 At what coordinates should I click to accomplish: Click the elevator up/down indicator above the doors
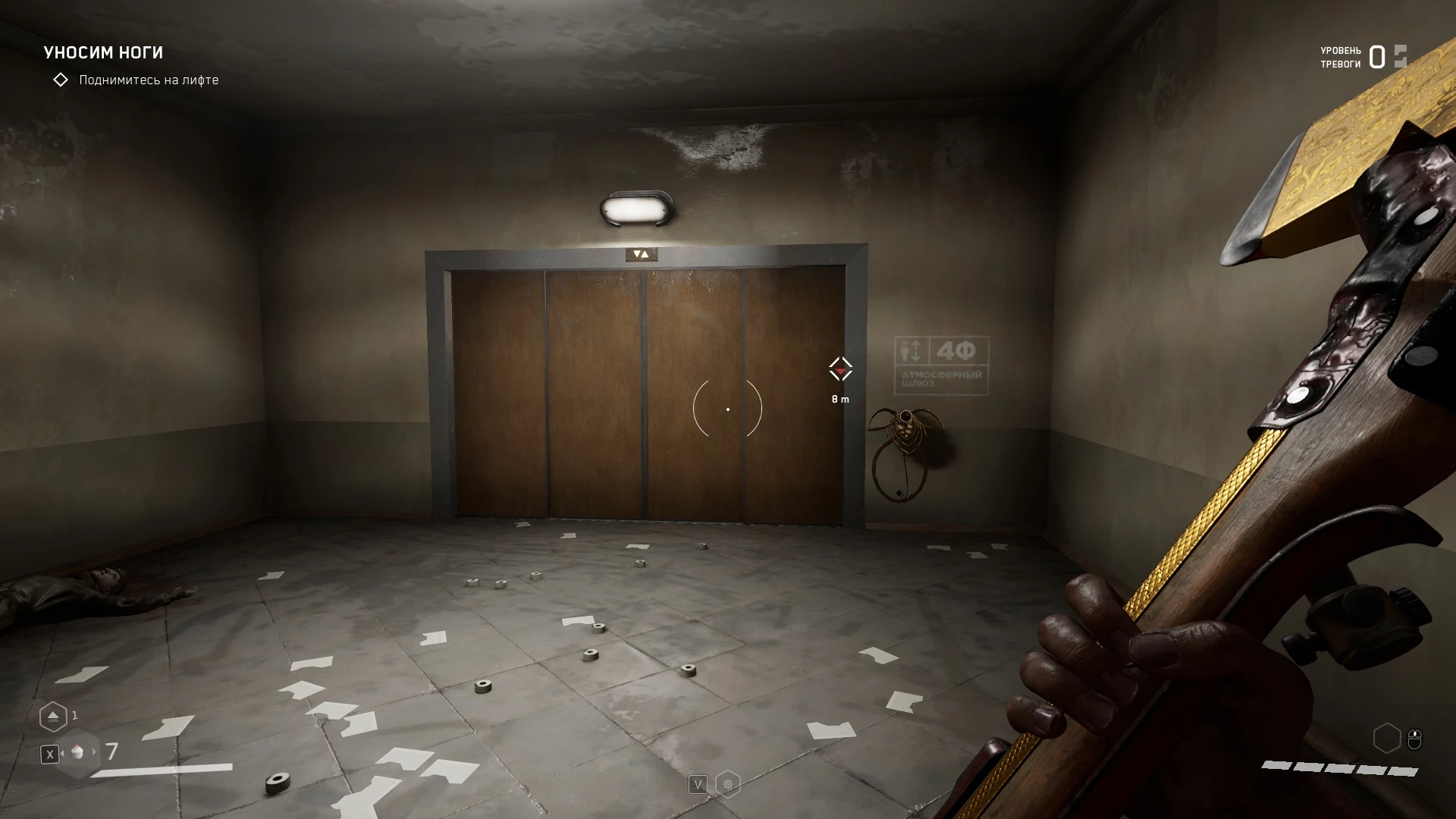click(x=642, y=253)
